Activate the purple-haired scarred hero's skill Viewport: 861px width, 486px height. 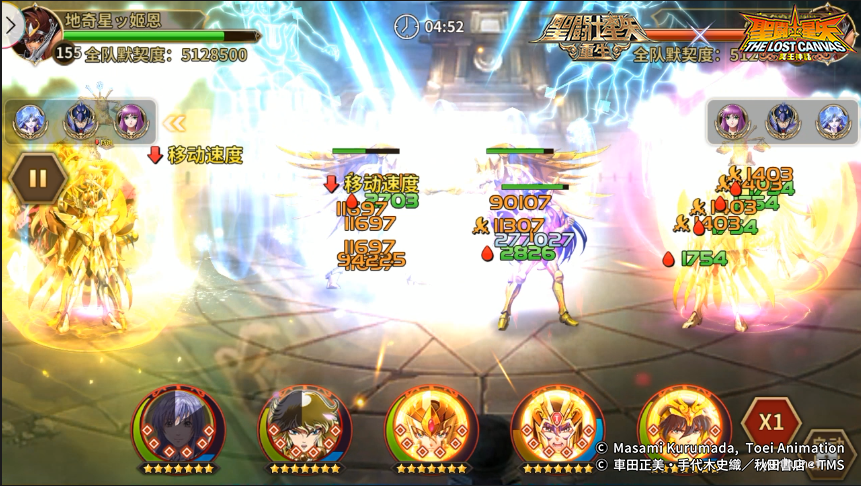(178, 426)
